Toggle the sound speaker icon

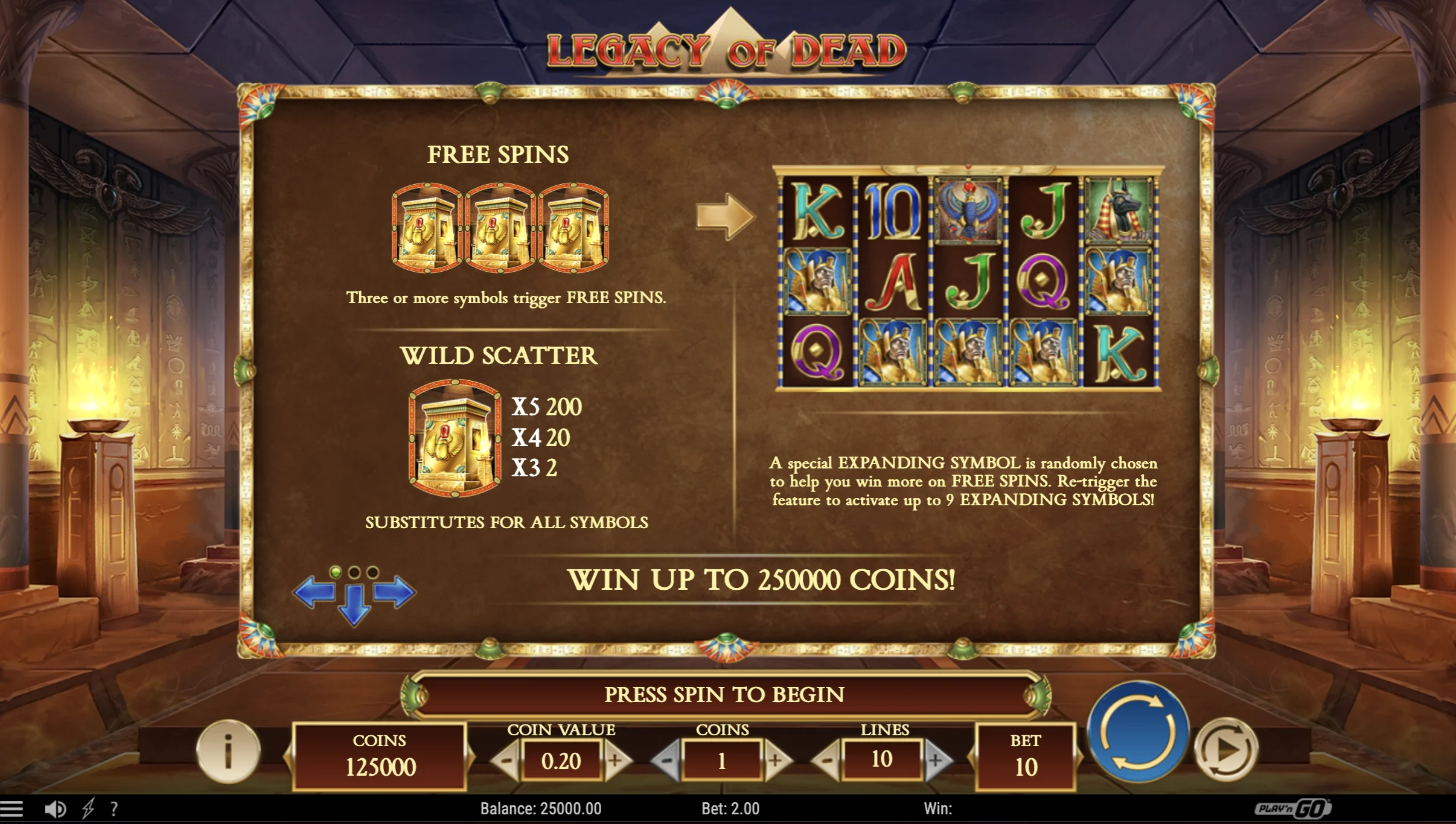56,809
